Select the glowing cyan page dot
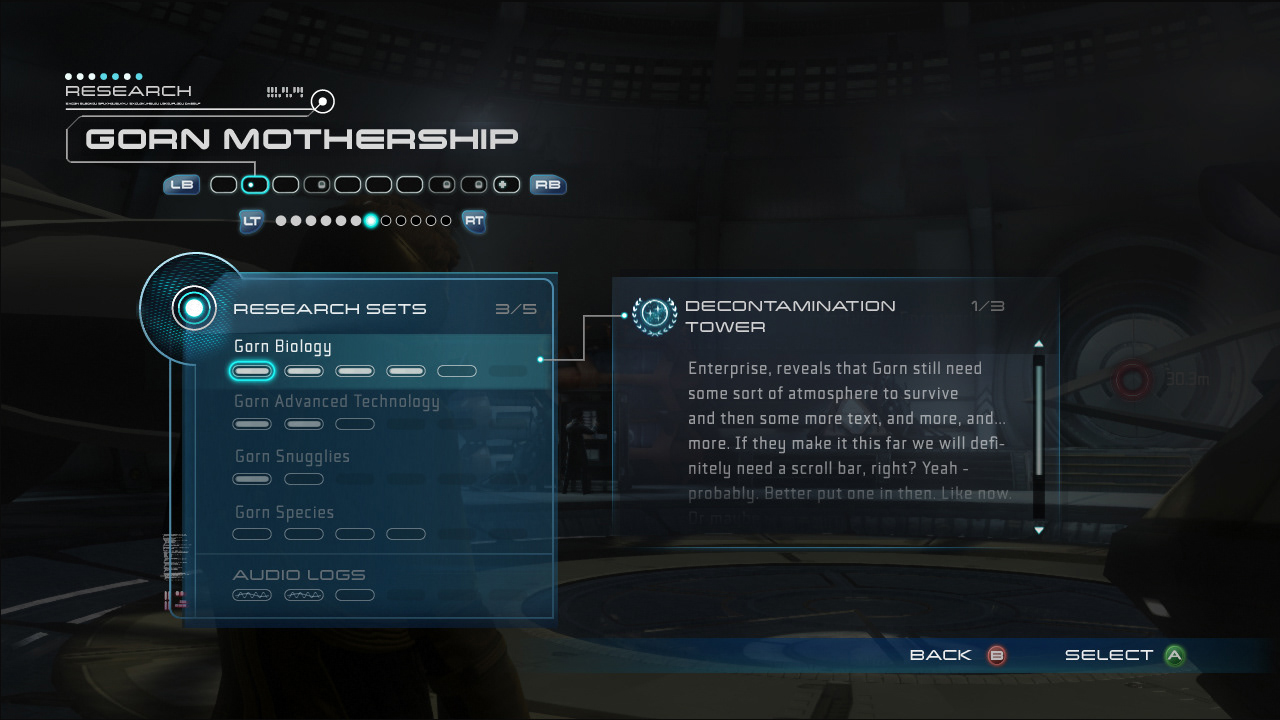The image size is (1280, 720). pyautogui.click(x=371, y=221)
